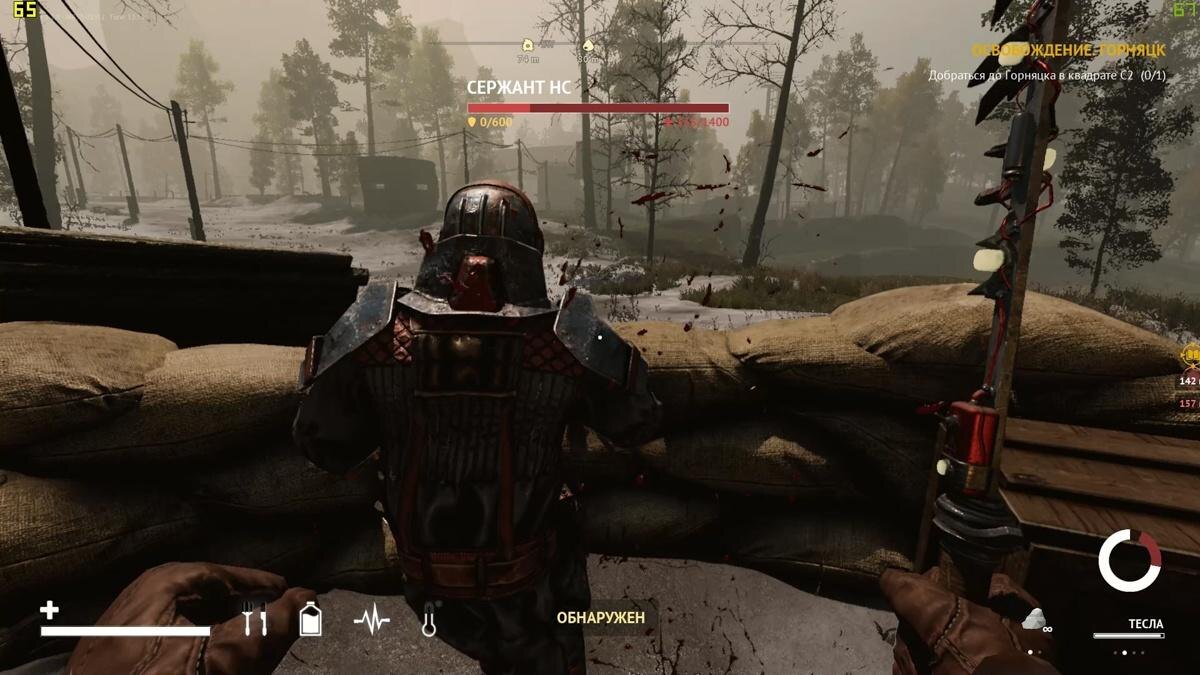This screenshot has height=675, width=1200.
Task: Click the heartbeat pulse status icon
Action: (x=371, y=620)
